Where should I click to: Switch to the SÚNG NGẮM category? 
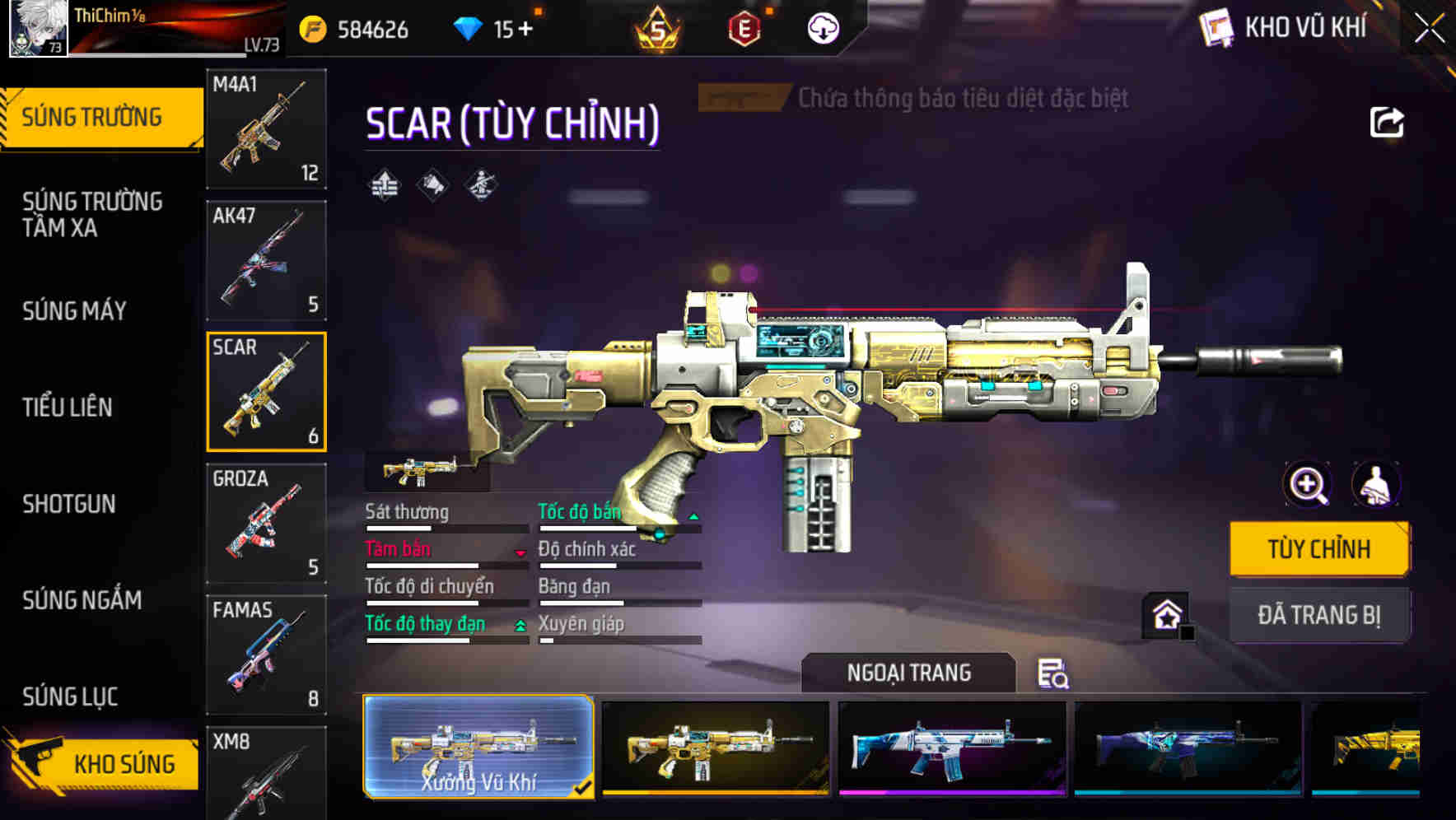(83, 601)
